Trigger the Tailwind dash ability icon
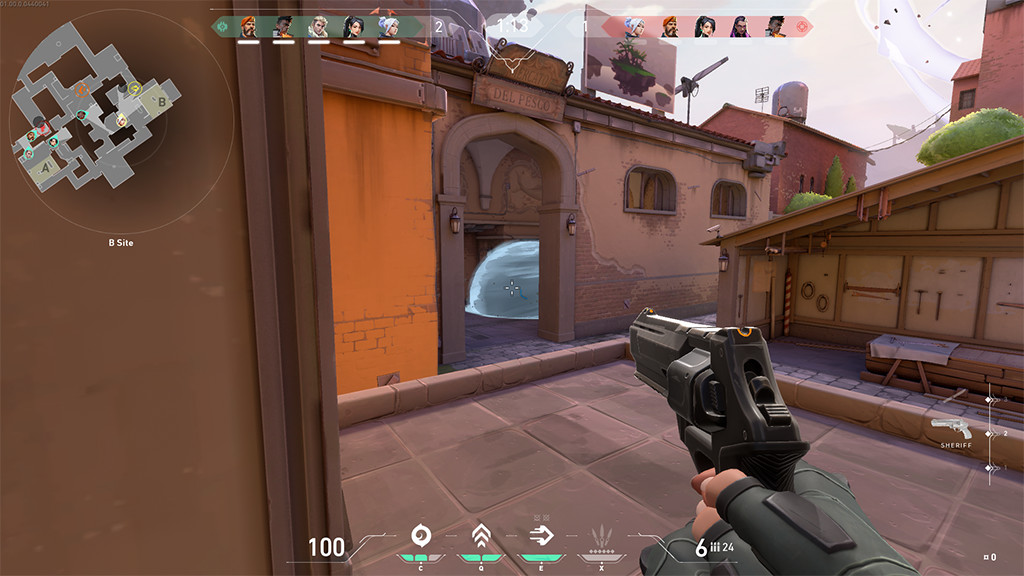 (x=541, y=536)
